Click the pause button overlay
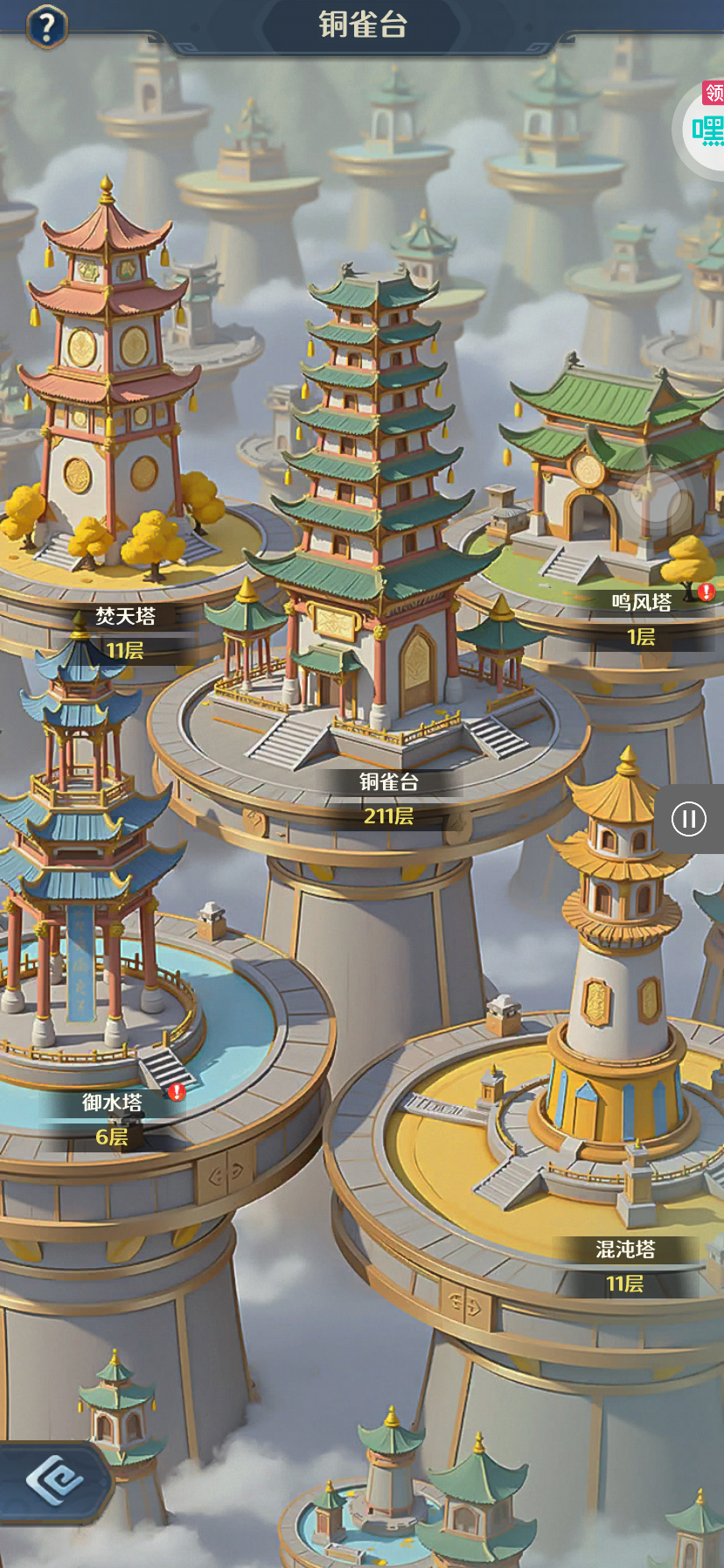724x1568 pixels. 689,819
